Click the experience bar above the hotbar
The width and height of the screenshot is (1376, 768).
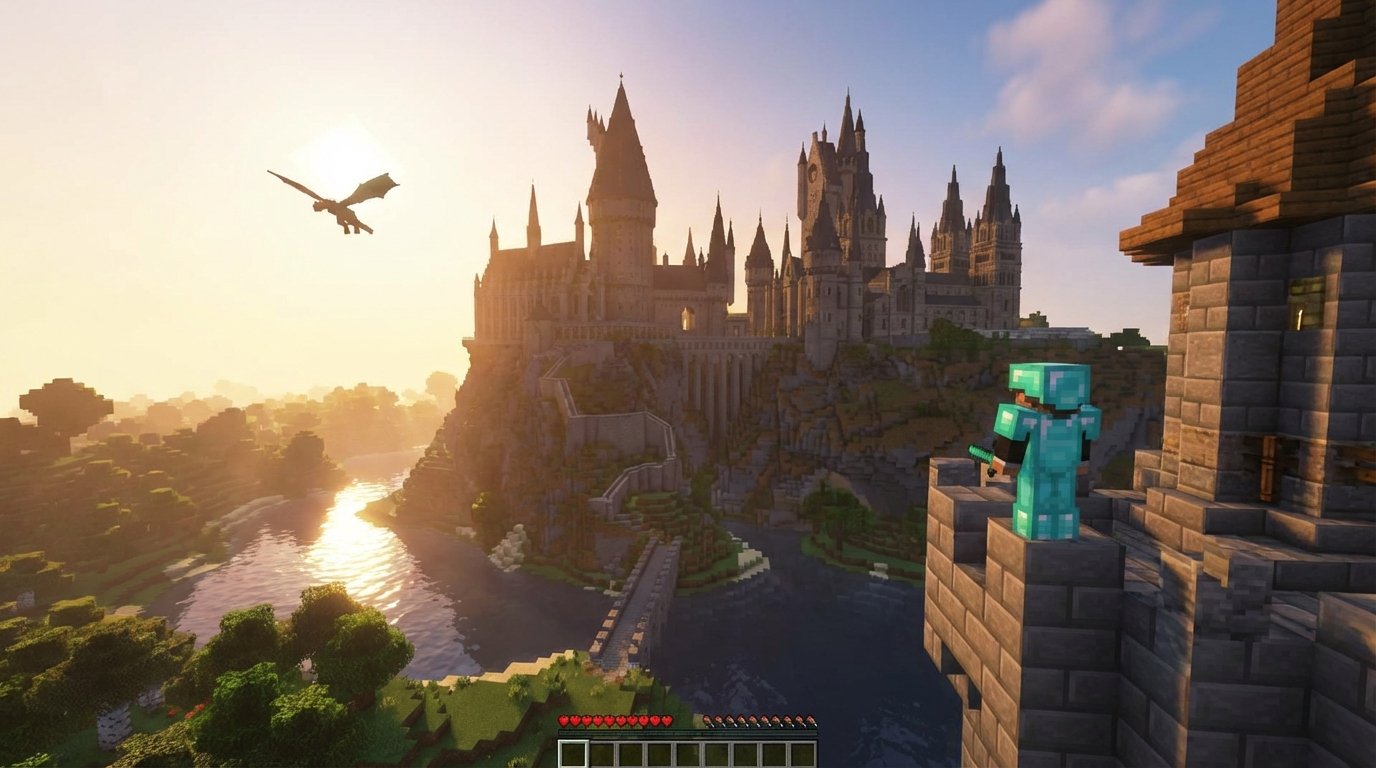click(x=690, y=734)
